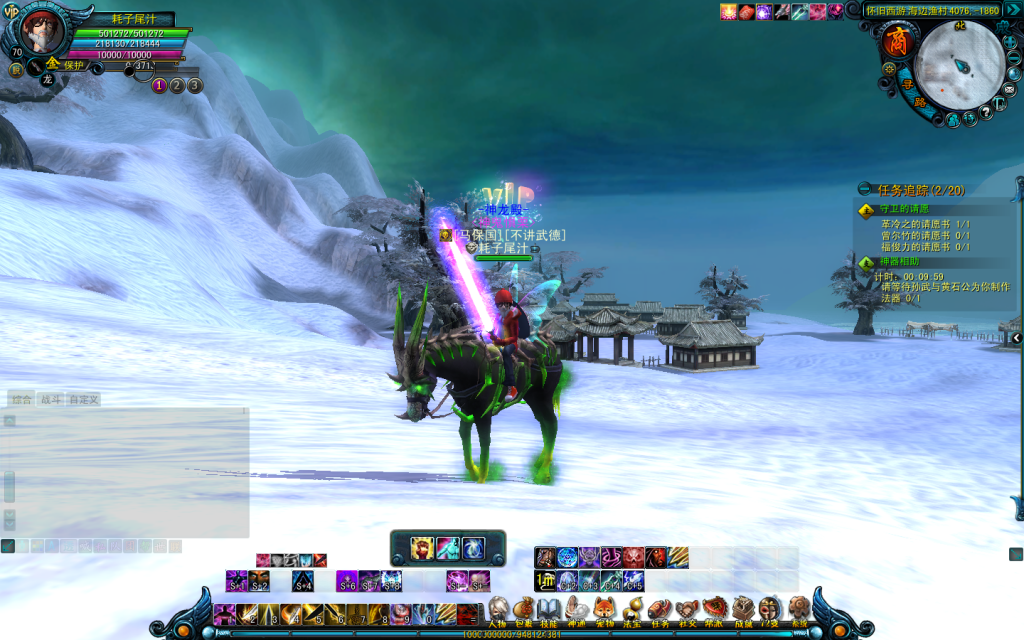Open the 系统 system menu
This screenshot has width=1024, height=640.
798,608
